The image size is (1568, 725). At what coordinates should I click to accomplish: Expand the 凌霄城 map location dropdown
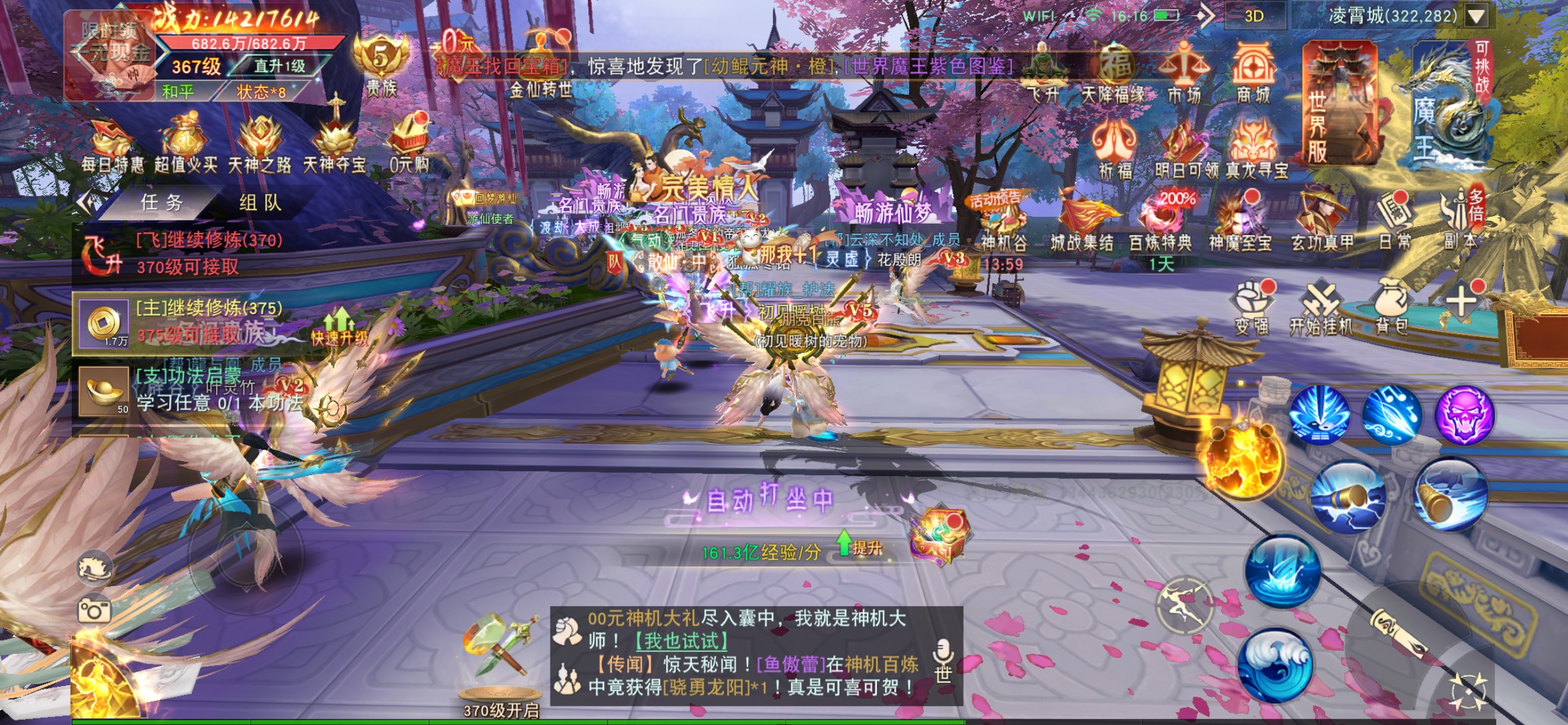pos(1476,16)
